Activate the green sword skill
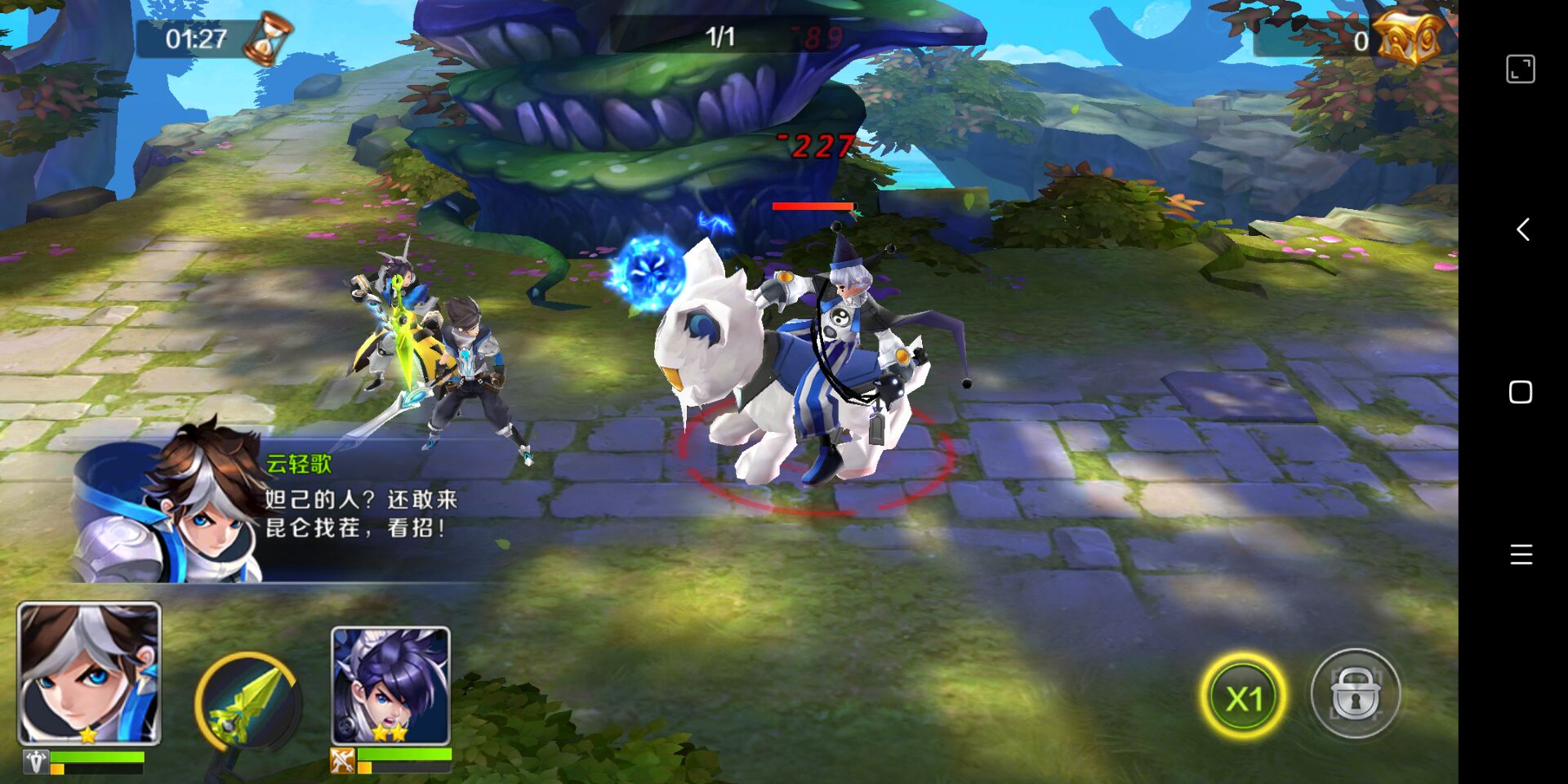The width and height of the screenshot is (1568, 784). tap(248, 702)
